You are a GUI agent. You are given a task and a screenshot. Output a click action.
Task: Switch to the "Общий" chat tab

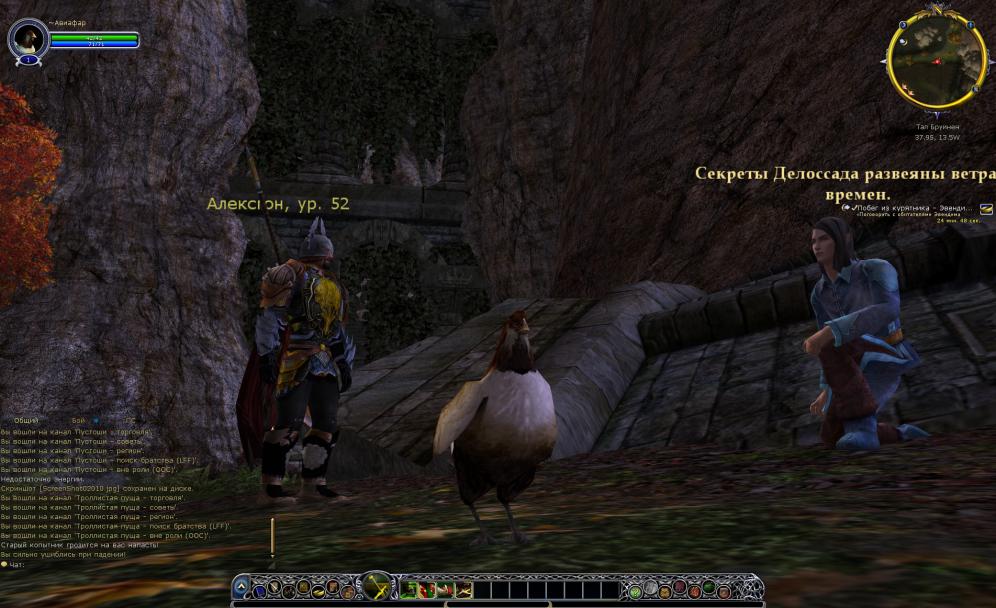27,421
